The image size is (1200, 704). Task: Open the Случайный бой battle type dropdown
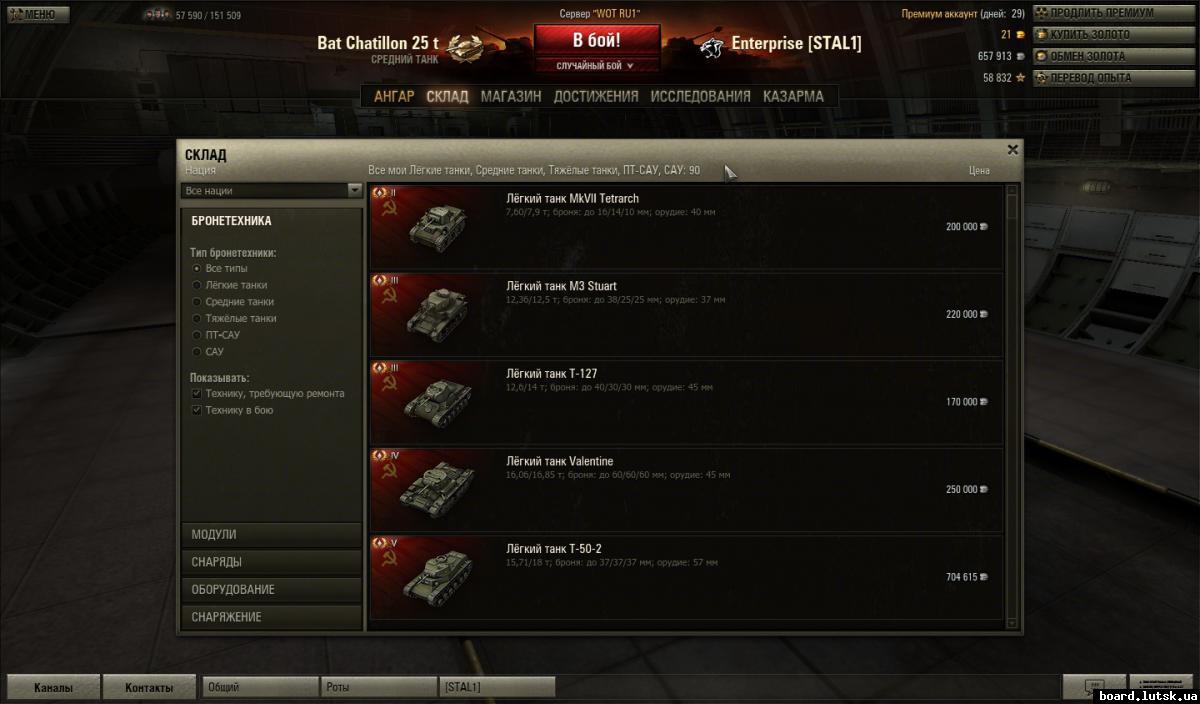click(x=597, y=66)
